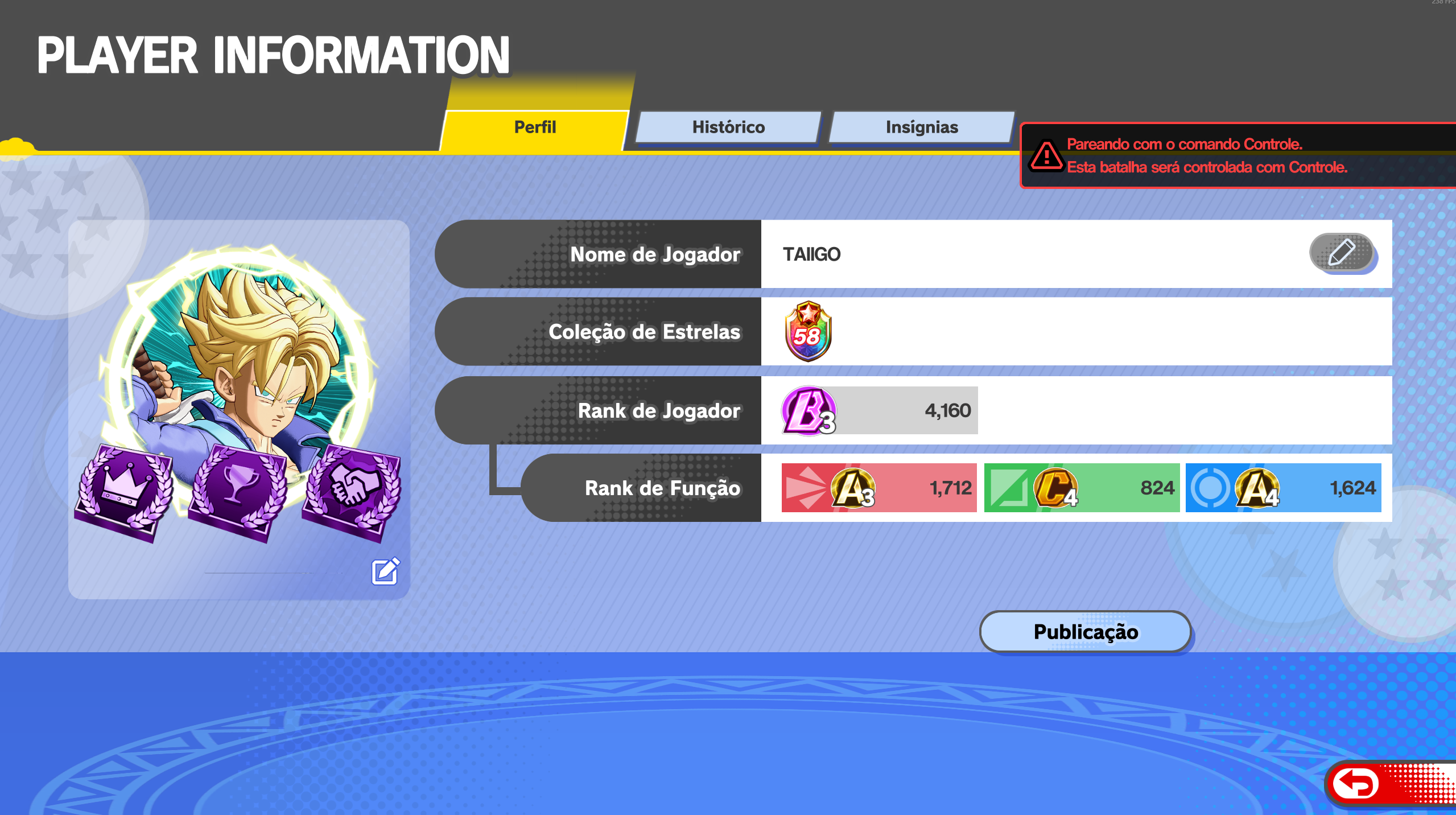Switch to the Perfil tab

point(535,127)
